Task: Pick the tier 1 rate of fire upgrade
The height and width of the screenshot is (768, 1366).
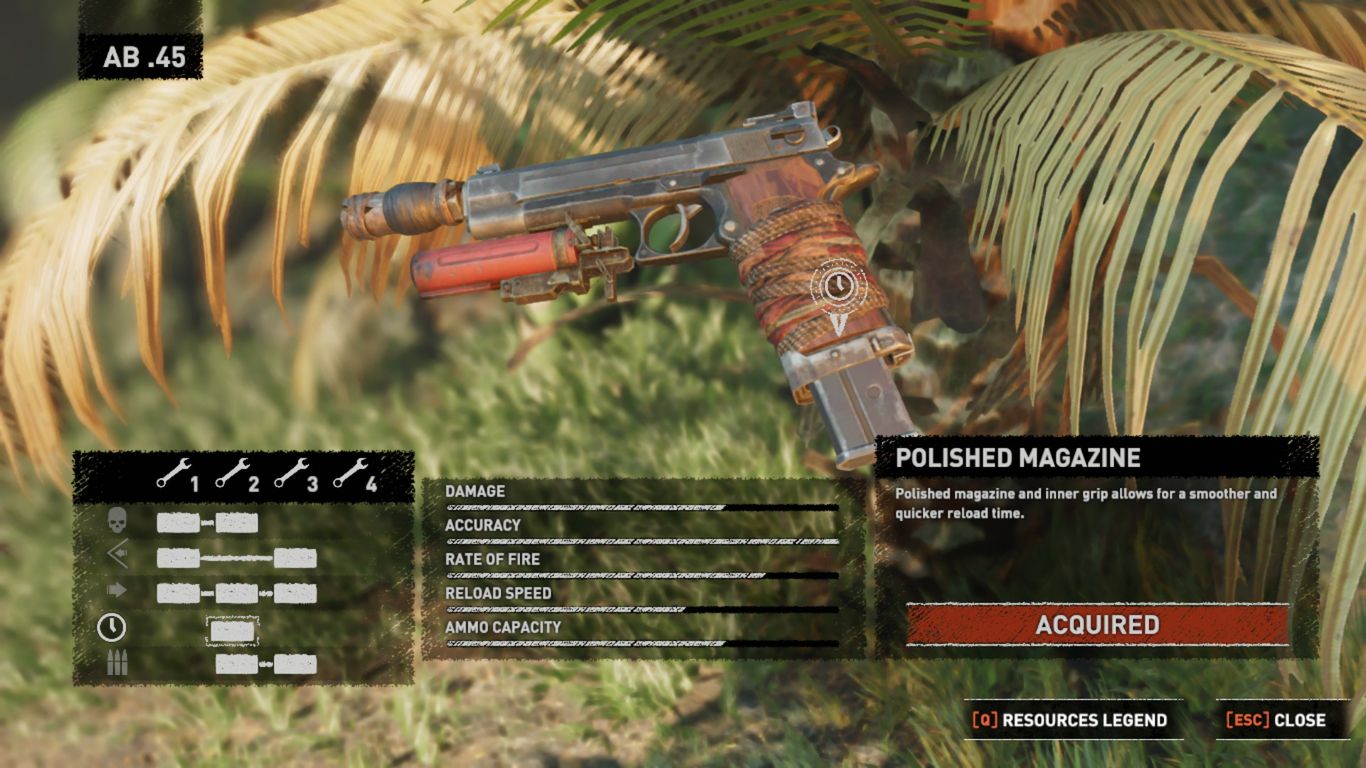Action: tap(178, 593)
